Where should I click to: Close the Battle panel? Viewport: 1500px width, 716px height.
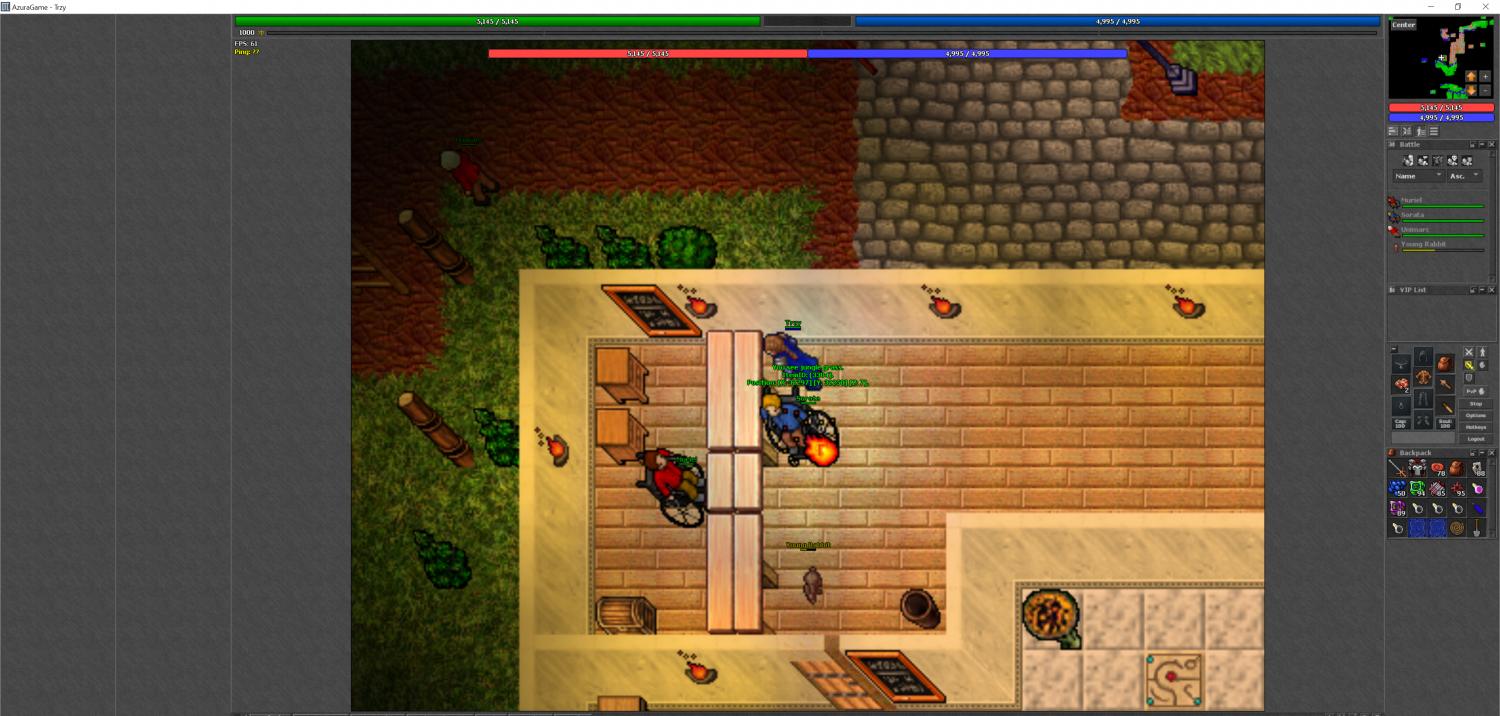[x=1492, y=145]
